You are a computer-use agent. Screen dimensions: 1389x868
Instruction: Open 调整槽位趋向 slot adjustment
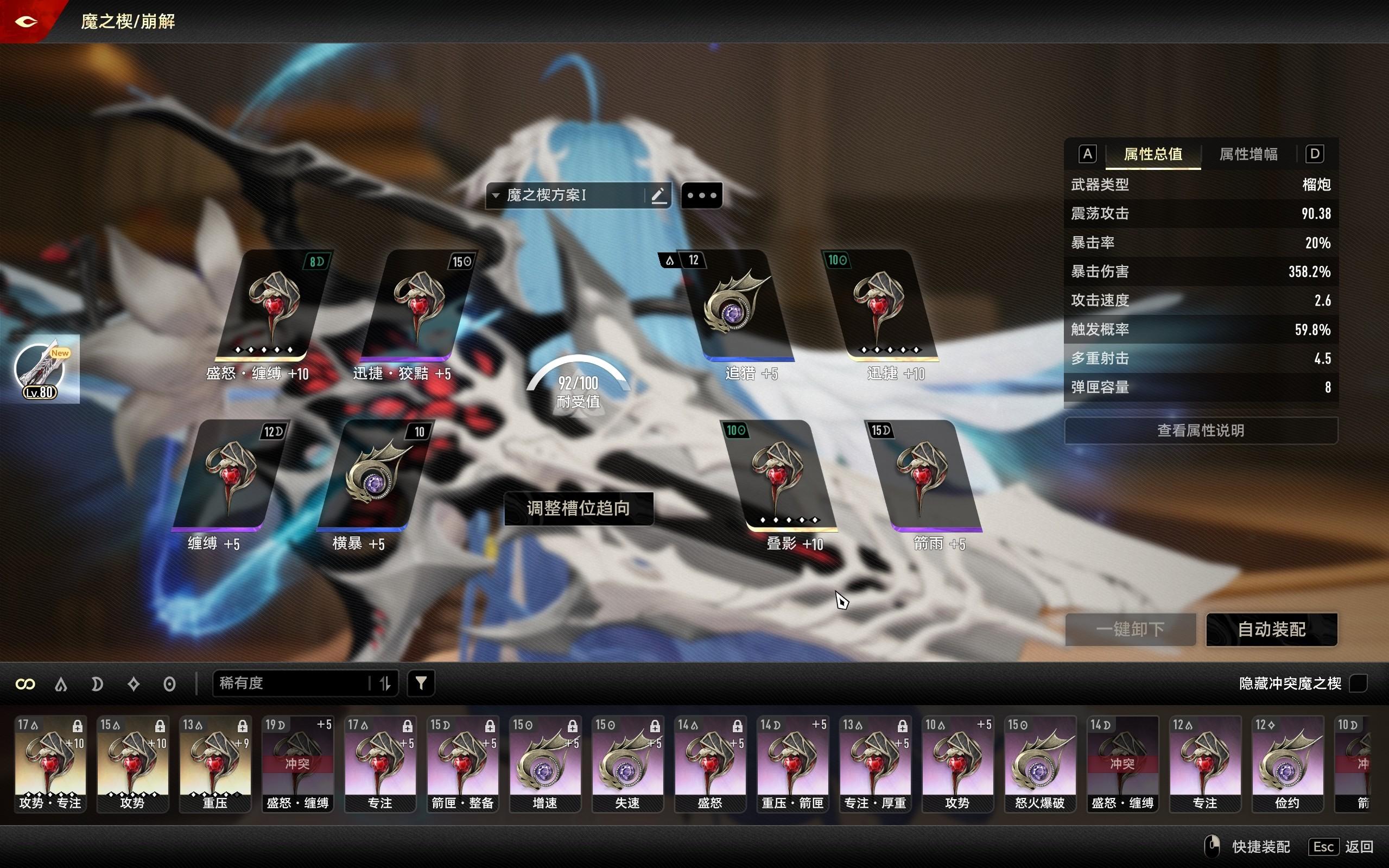click(x=578, y=508)
